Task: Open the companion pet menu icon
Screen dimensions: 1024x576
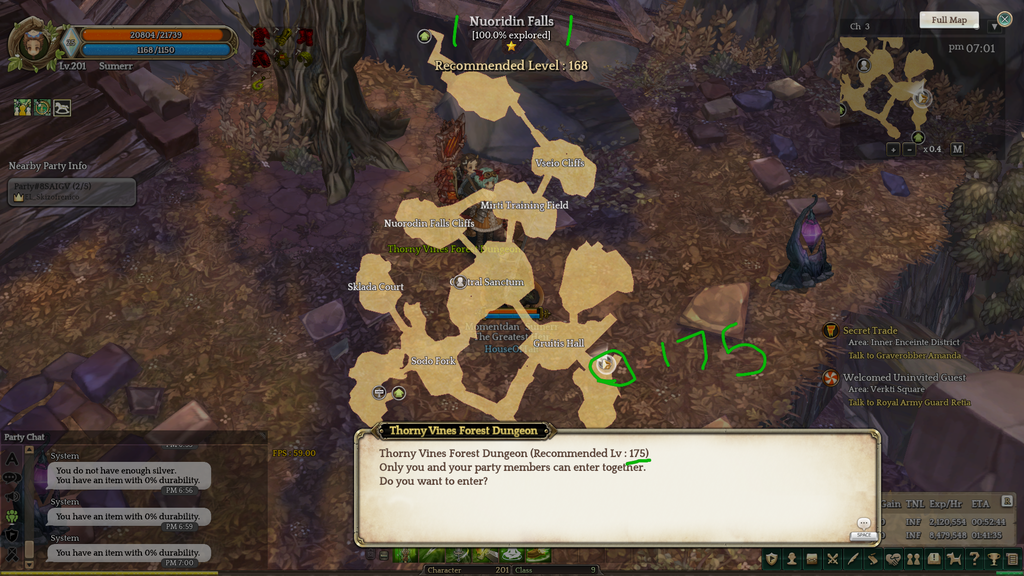Action: [x=953, y=559]
